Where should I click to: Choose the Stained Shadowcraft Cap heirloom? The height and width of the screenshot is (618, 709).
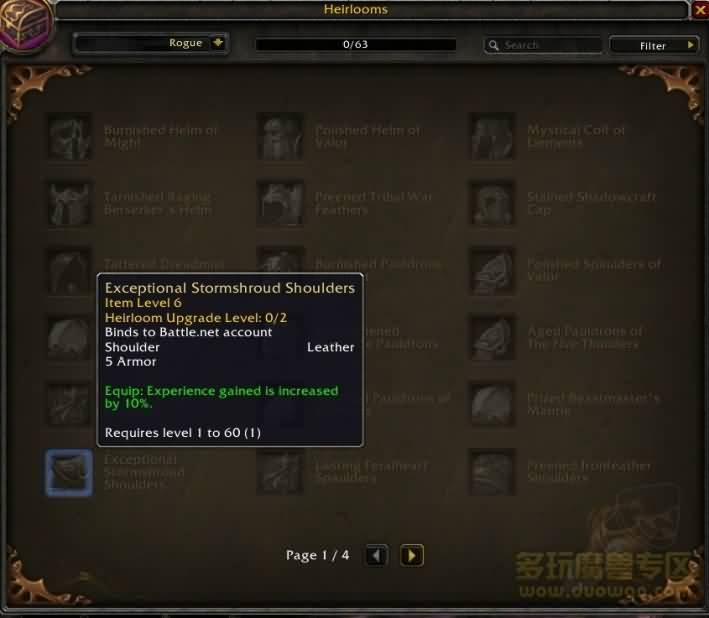pyautogui.click(x=493, y=204)
